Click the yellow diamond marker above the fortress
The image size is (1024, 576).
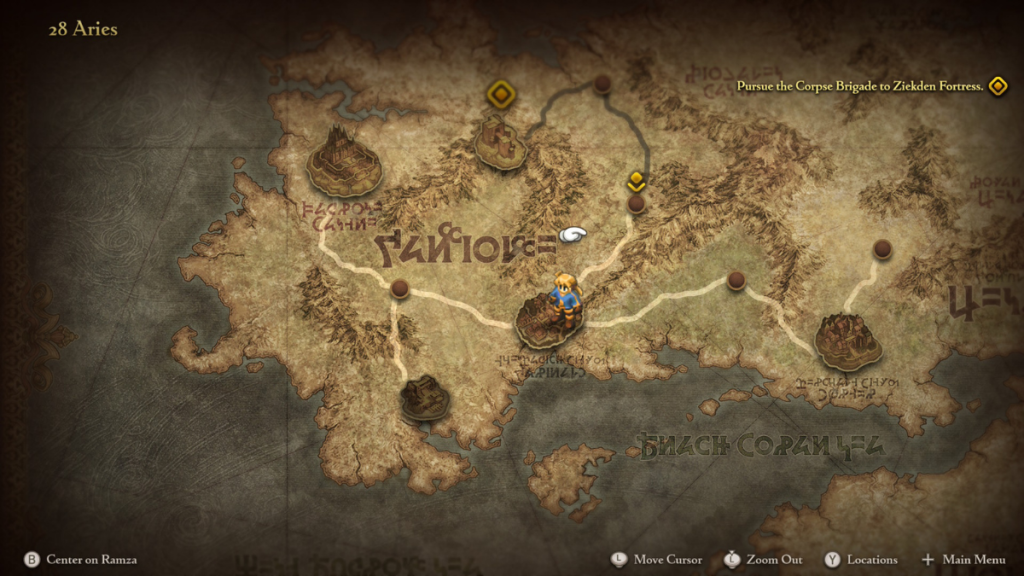500,94
